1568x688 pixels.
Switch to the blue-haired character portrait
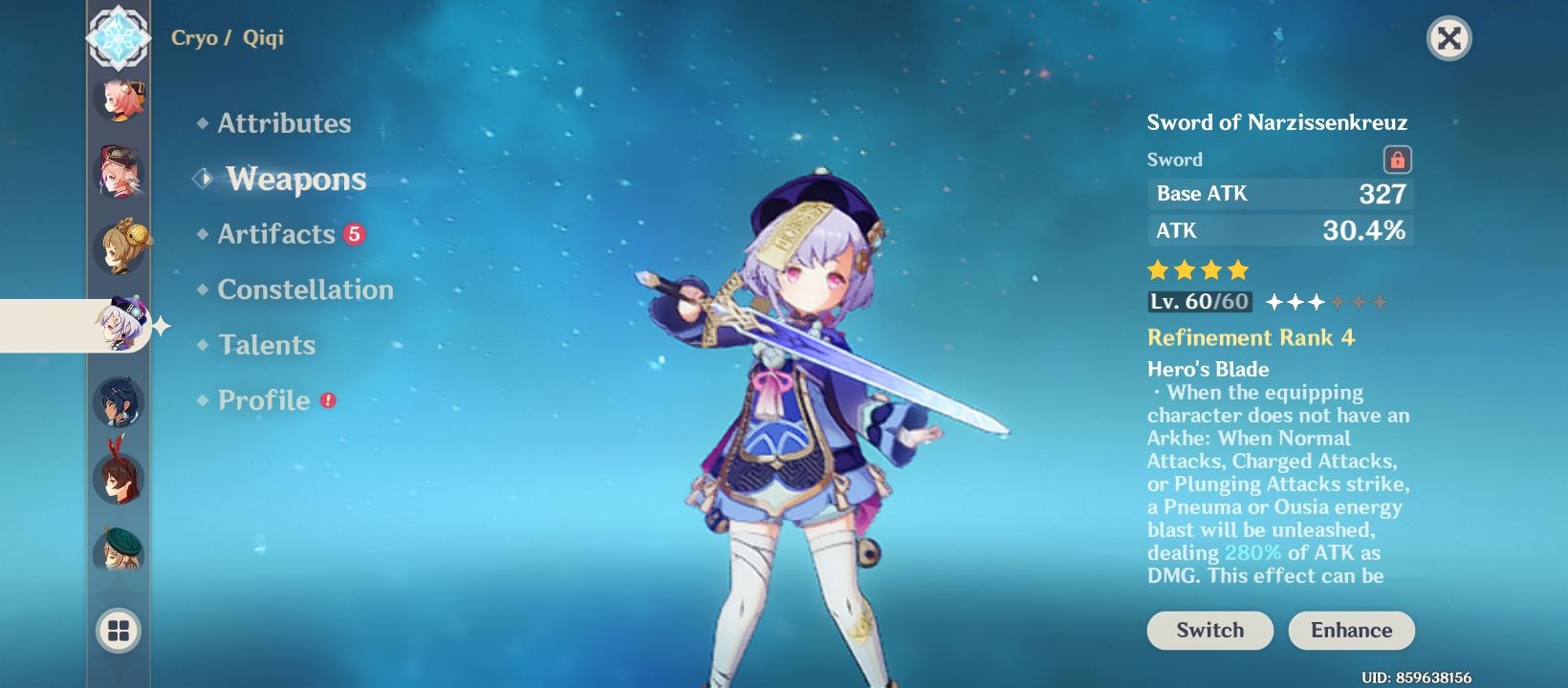pyautogui.click(x=117, y=401)
